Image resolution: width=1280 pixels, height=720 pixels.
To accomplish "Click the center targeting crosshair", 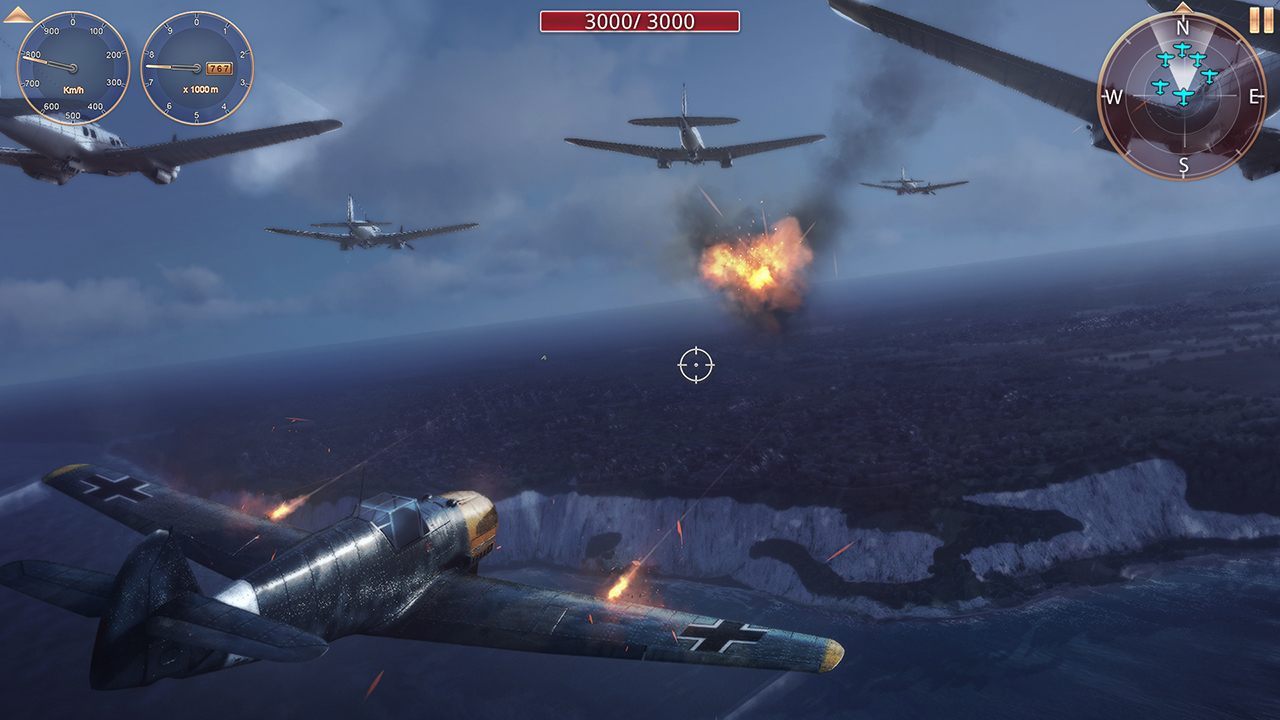I will 698,365.
